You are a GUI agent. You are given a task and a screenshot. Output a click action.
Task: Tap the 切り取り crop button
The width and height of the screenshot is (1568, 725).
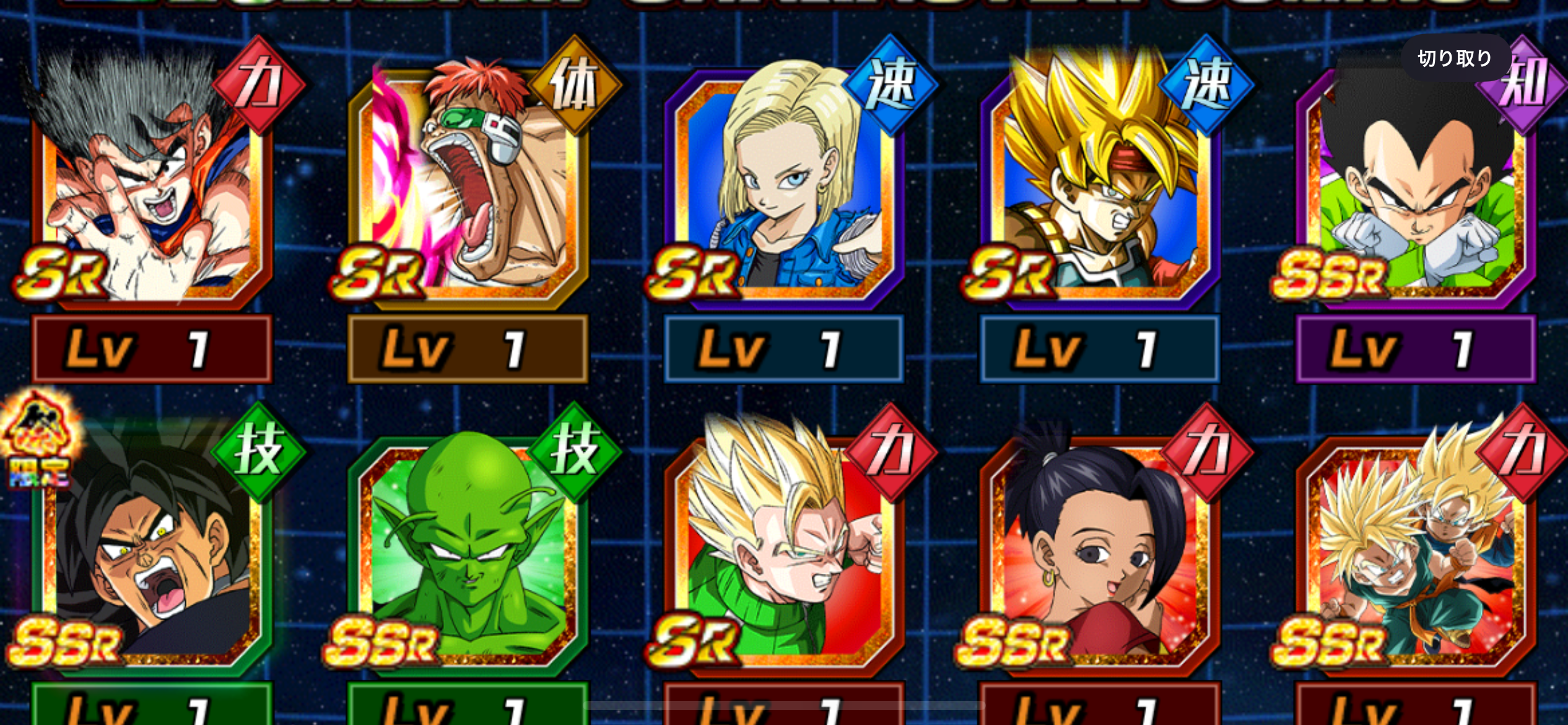point(1455,58)
